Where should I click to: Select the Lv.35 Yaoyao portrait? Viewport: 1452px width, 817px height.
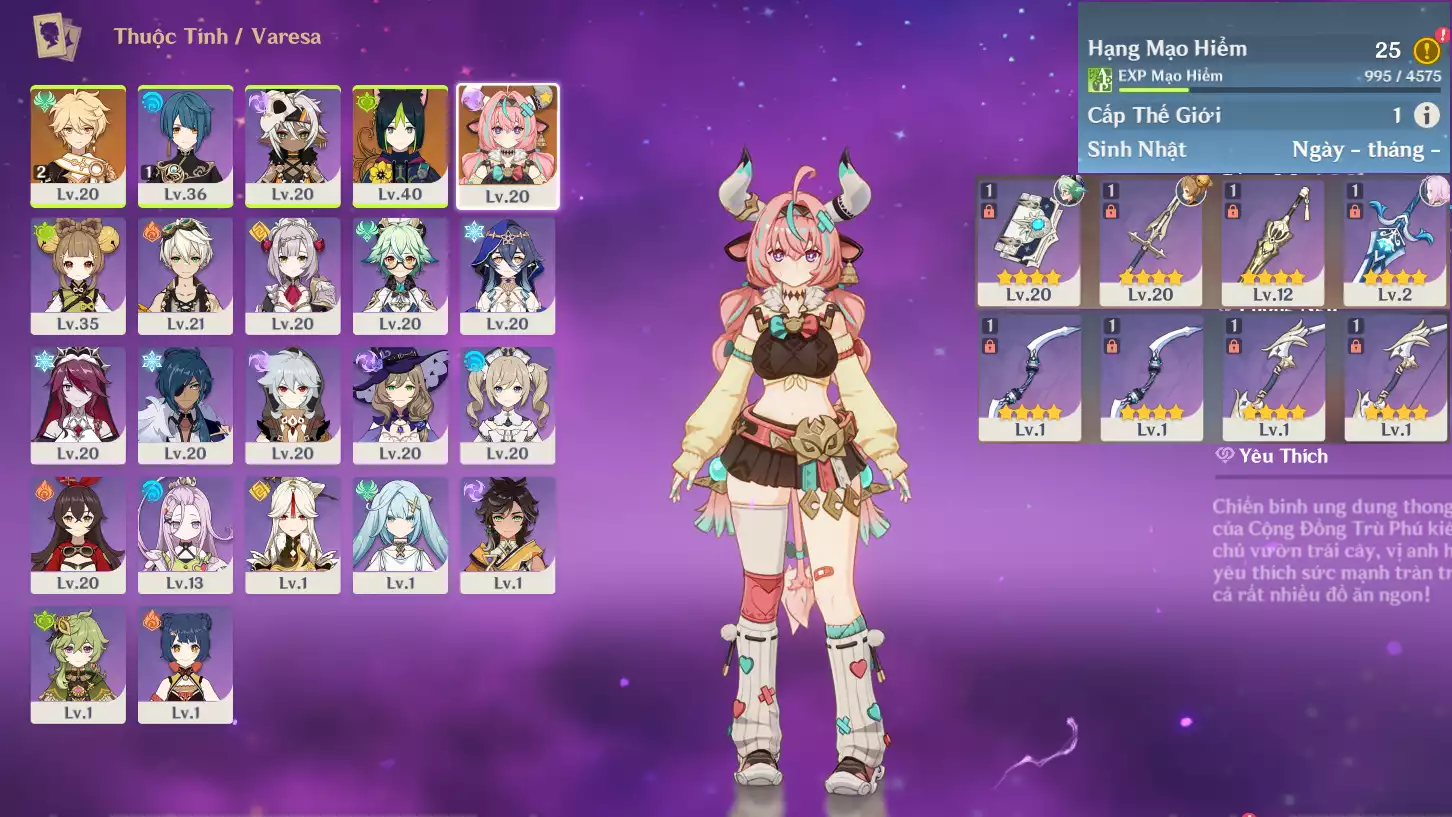click(x=78, y=276)
